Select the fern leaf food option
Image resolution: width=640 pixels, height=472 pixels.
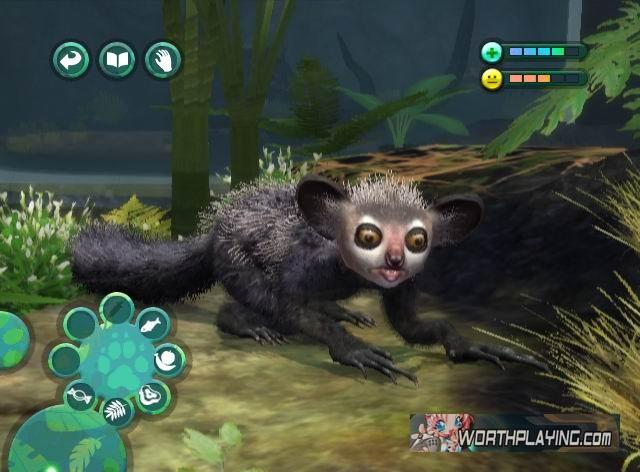(x=117, y=410)
